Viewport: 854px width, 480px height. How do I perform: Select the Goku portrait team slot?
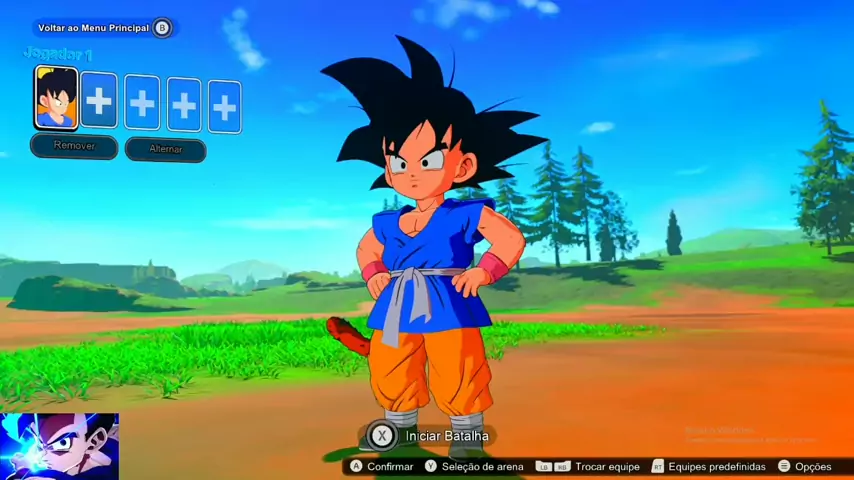(x=56, y=98)
